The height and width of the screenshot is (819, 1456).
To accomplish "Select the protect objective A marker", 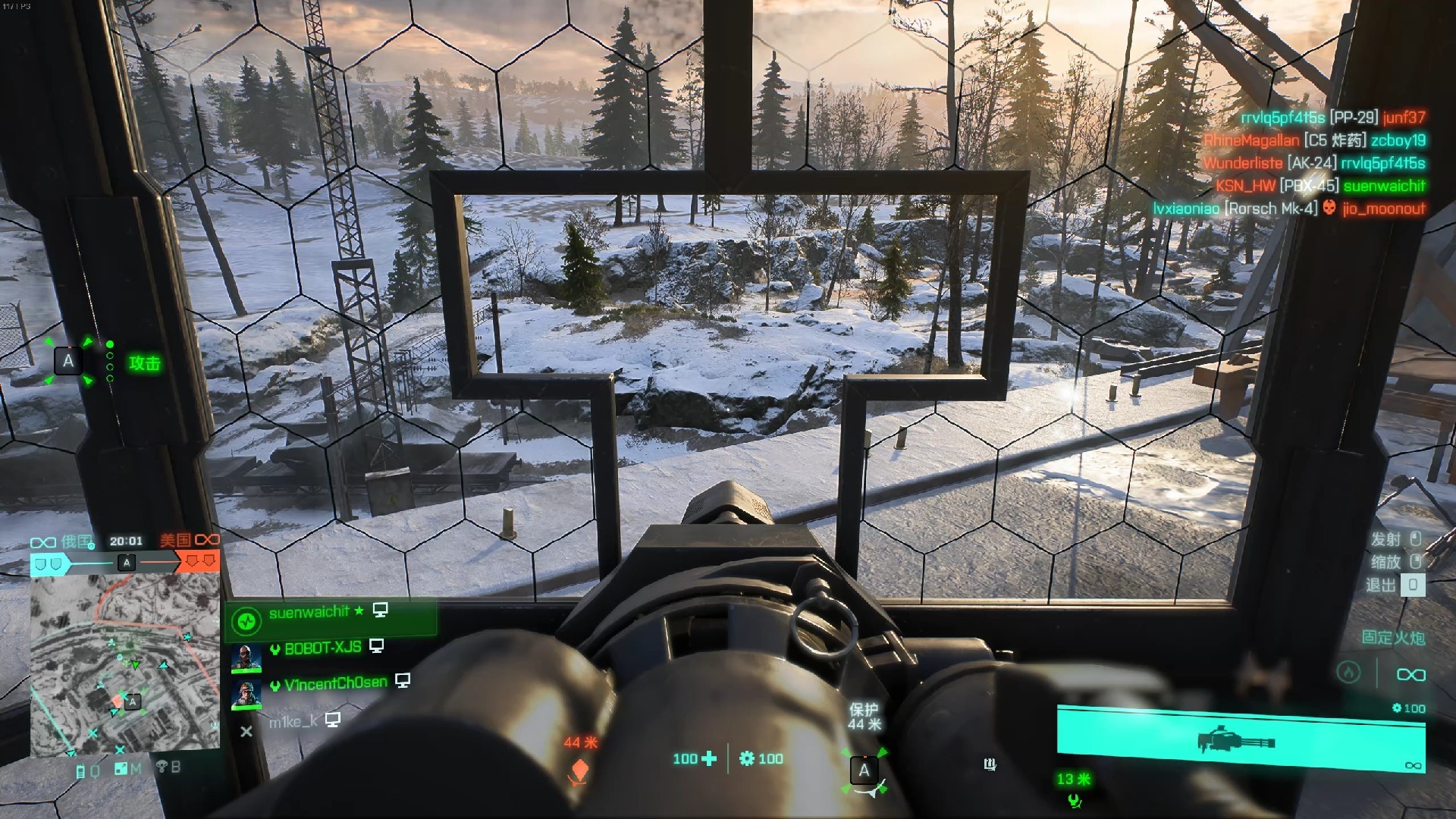I will pyautogui.click(x=864, y=771).
